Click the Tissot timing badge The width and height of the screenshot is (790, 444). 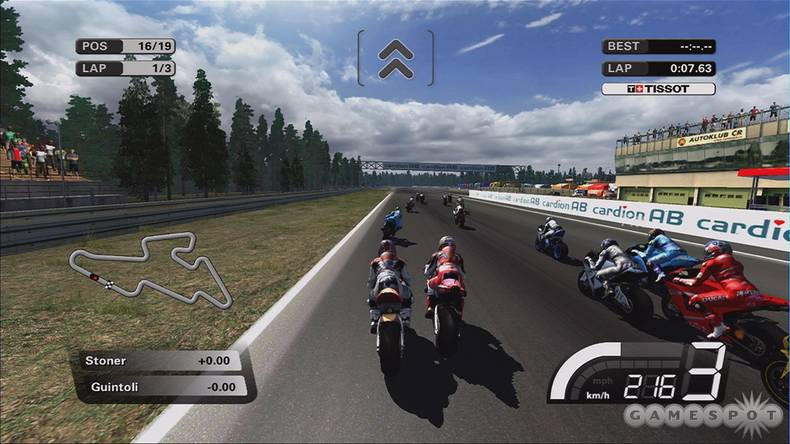point(658,88)
